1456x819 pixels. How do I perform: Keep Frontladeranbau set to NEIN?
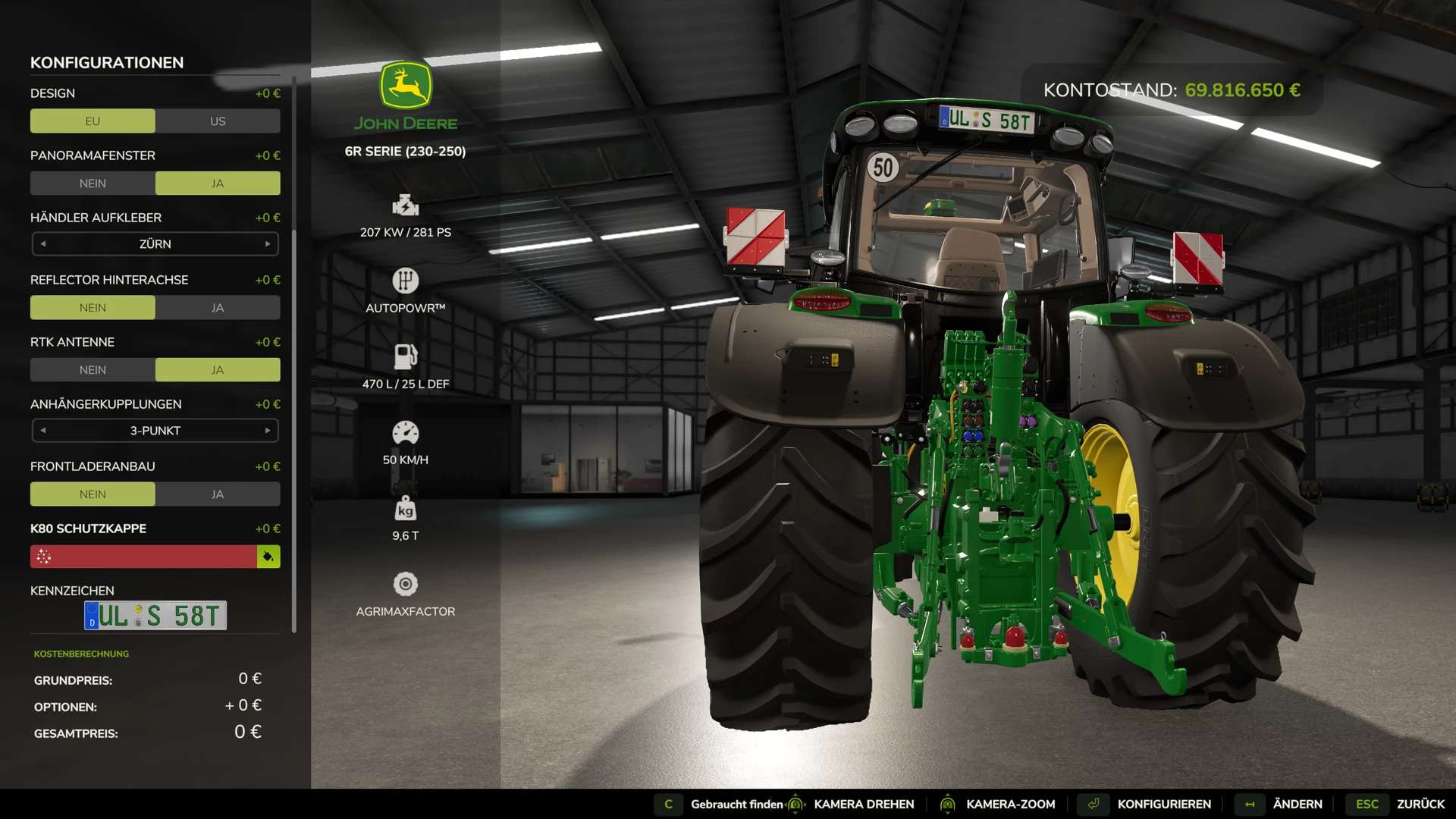pos(93,494)
